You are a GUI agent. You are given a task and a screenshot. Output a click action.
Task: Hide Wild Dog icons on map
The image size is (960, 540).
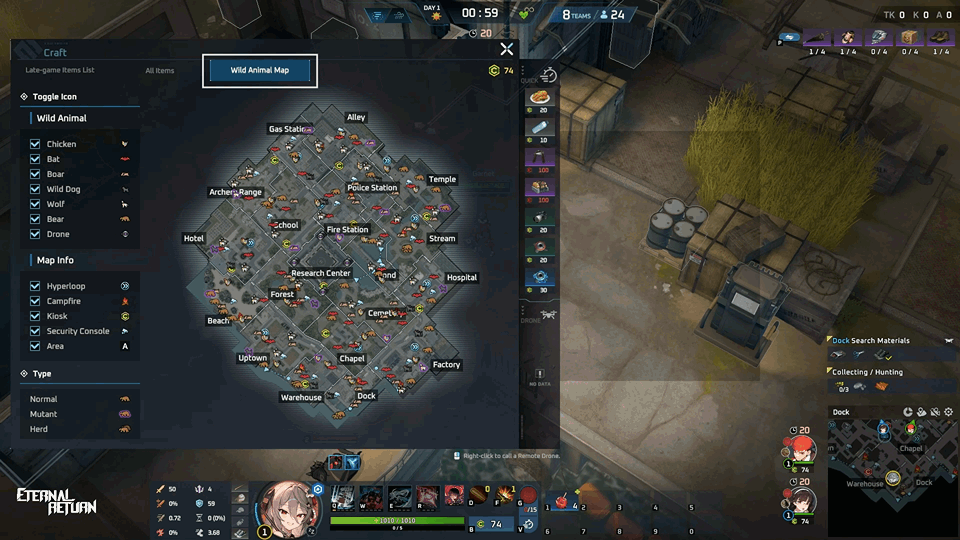(35, 189)
